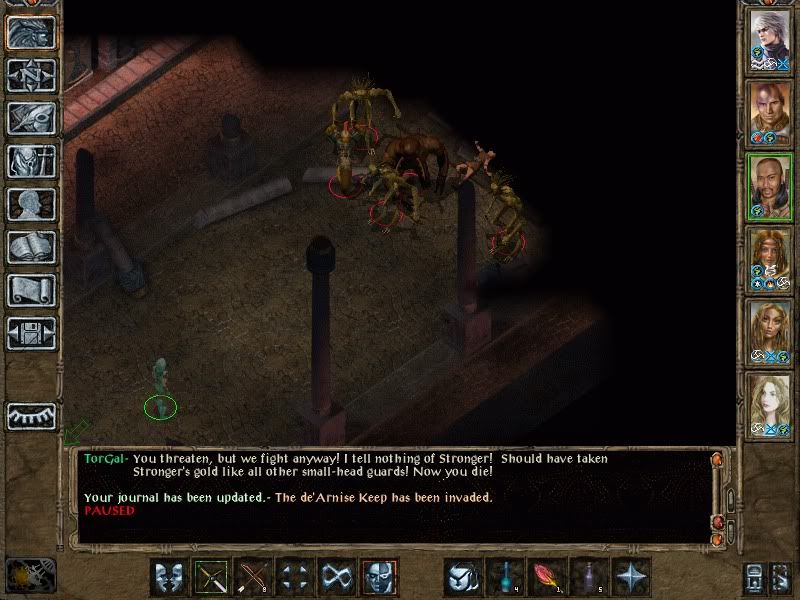
Task: Select the green-bordered bearded man portrait
Action: 771,186
